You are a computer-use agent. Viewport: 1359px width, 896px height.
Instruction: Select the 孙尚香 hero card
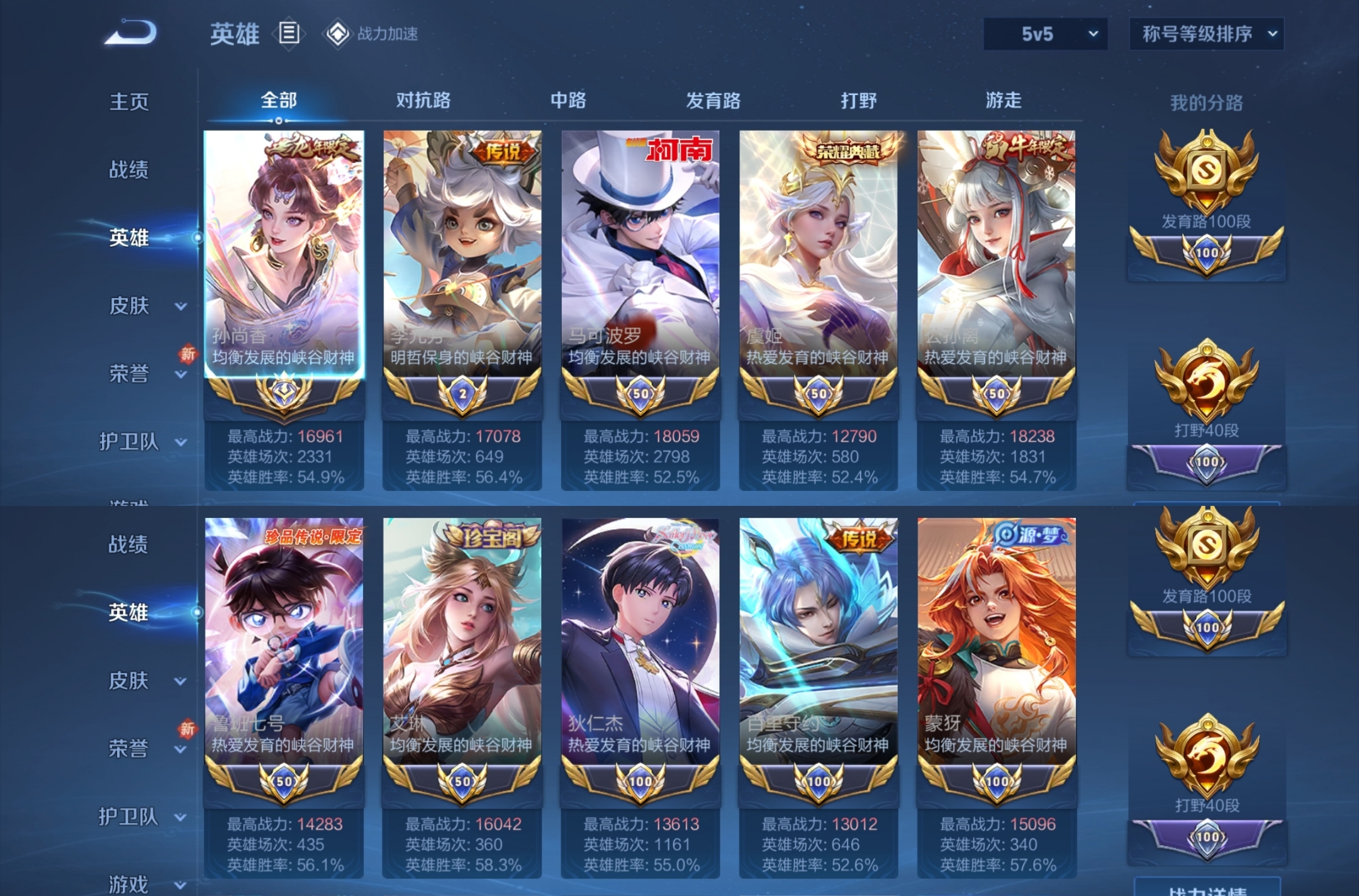pos(284,252)
